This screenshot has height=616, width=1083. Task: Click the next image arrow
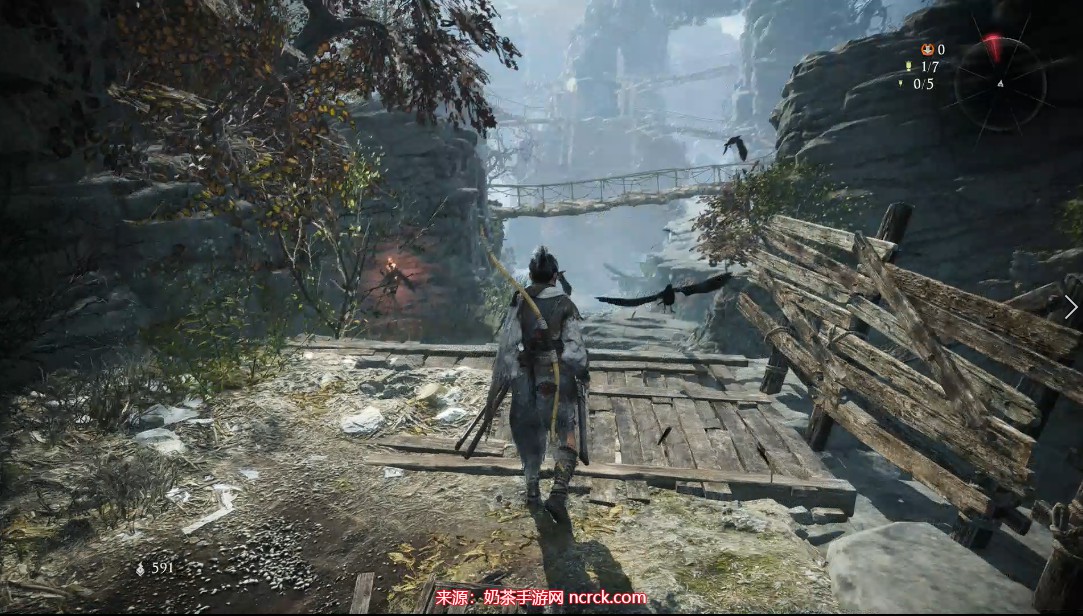click(x=1071, y=307)
